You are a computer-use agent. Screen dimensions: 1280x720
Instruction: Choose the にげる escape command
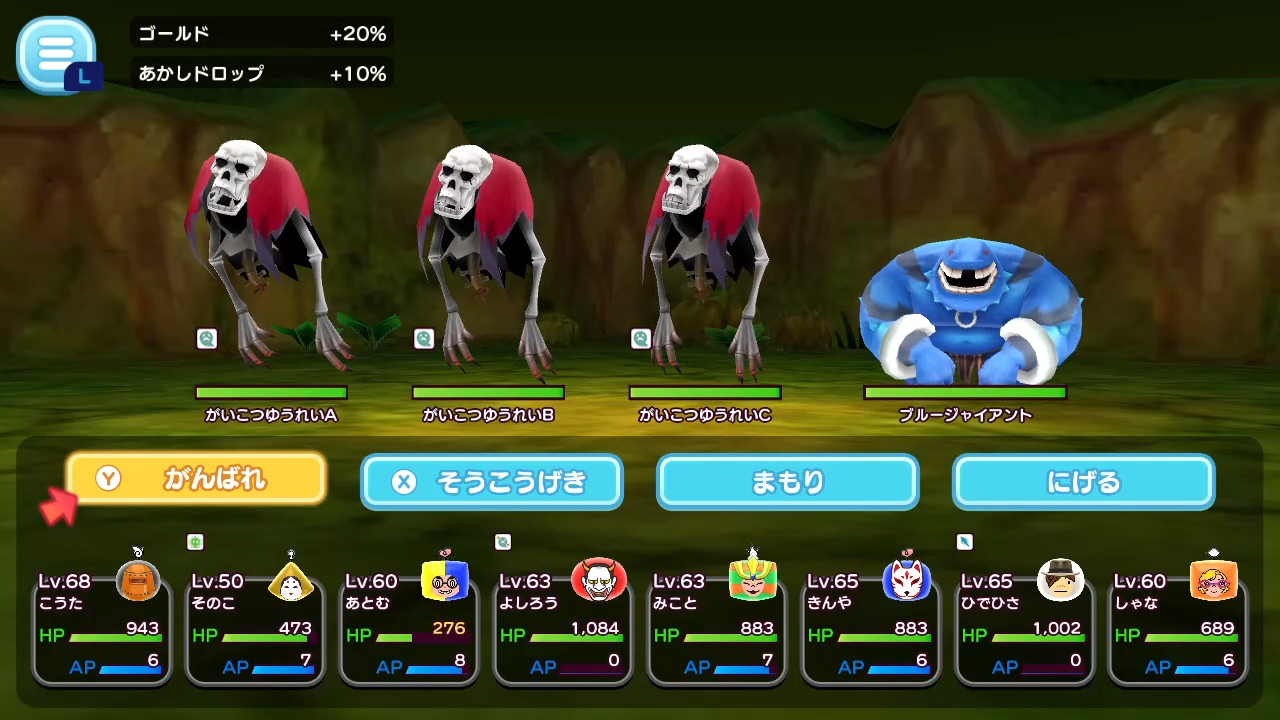click(1083, 482)
